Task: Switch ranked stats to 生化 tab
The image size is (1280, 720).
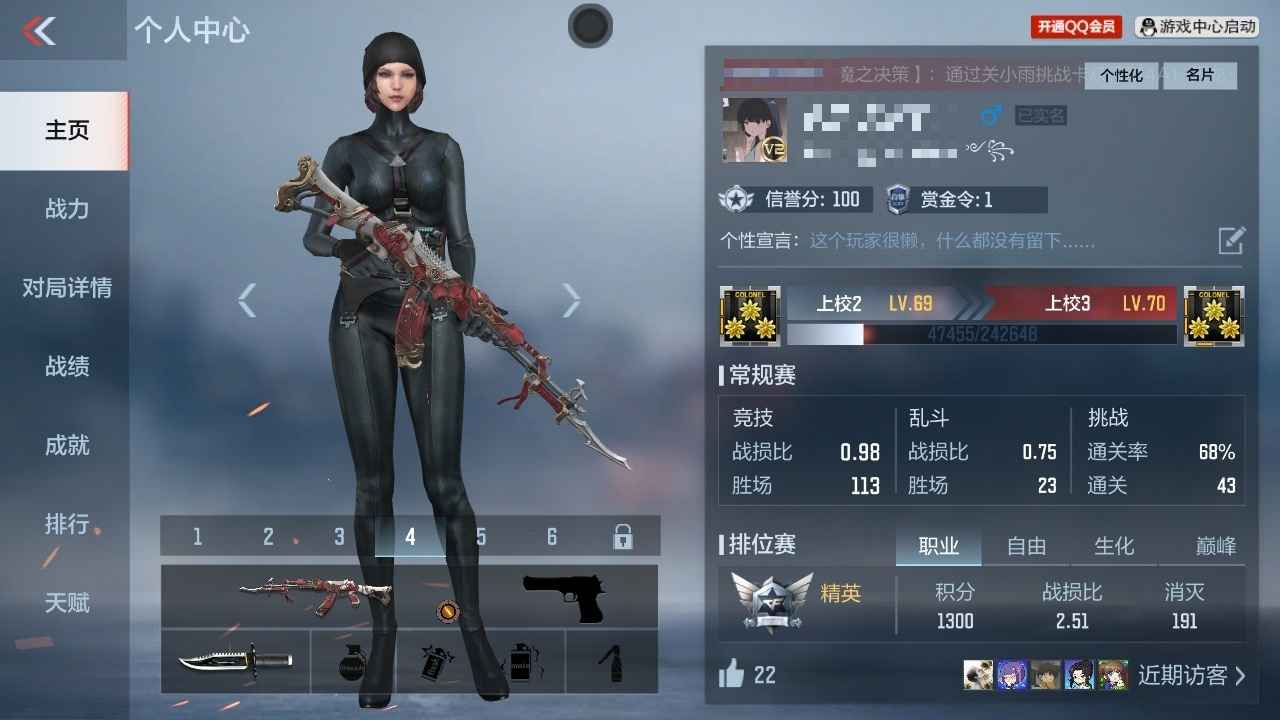Action: coord(1114,546)
